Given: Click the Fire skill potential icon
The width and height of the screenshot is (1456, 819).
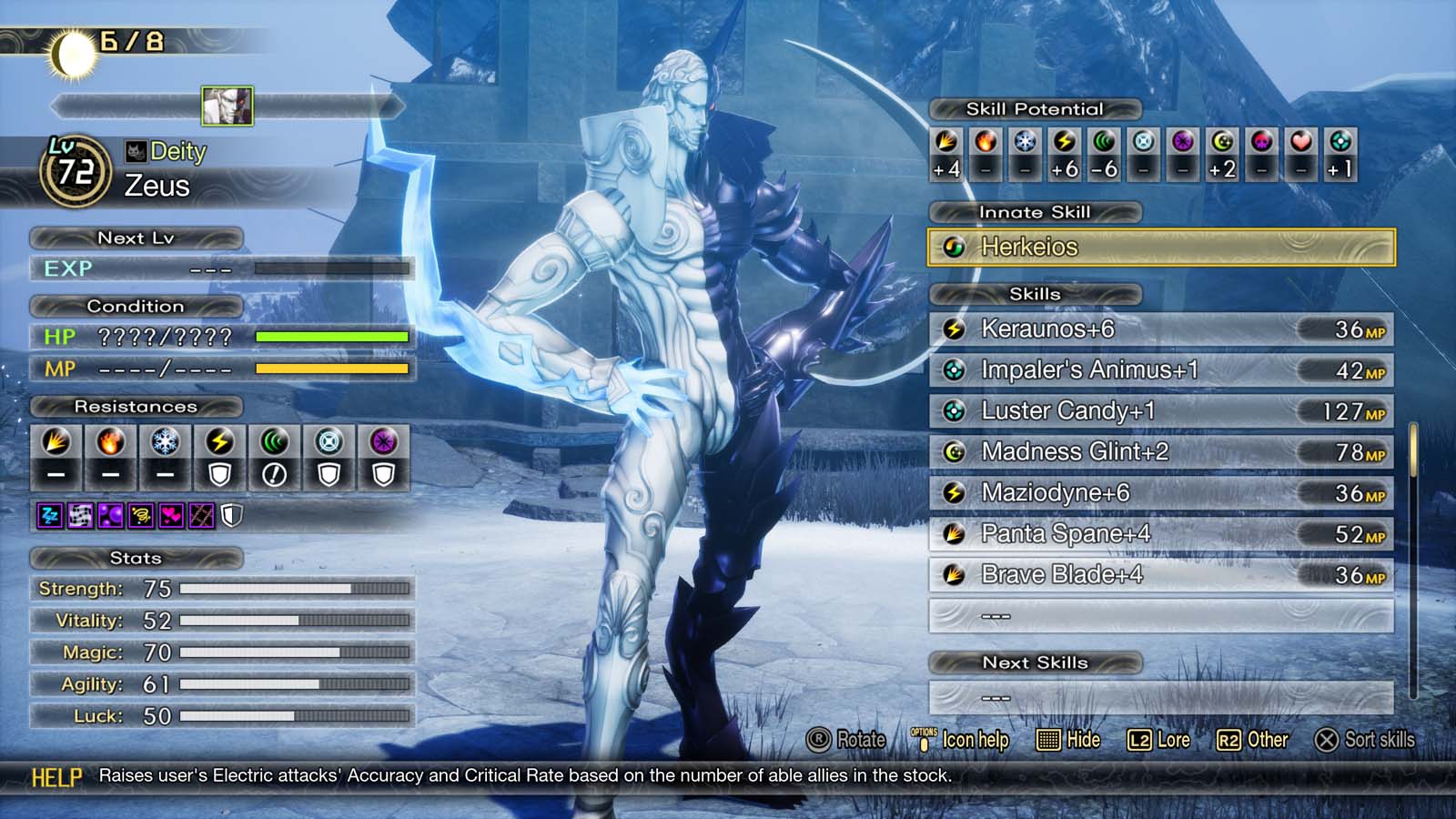Looking at the screenshot, I should (x=986, y=143).
